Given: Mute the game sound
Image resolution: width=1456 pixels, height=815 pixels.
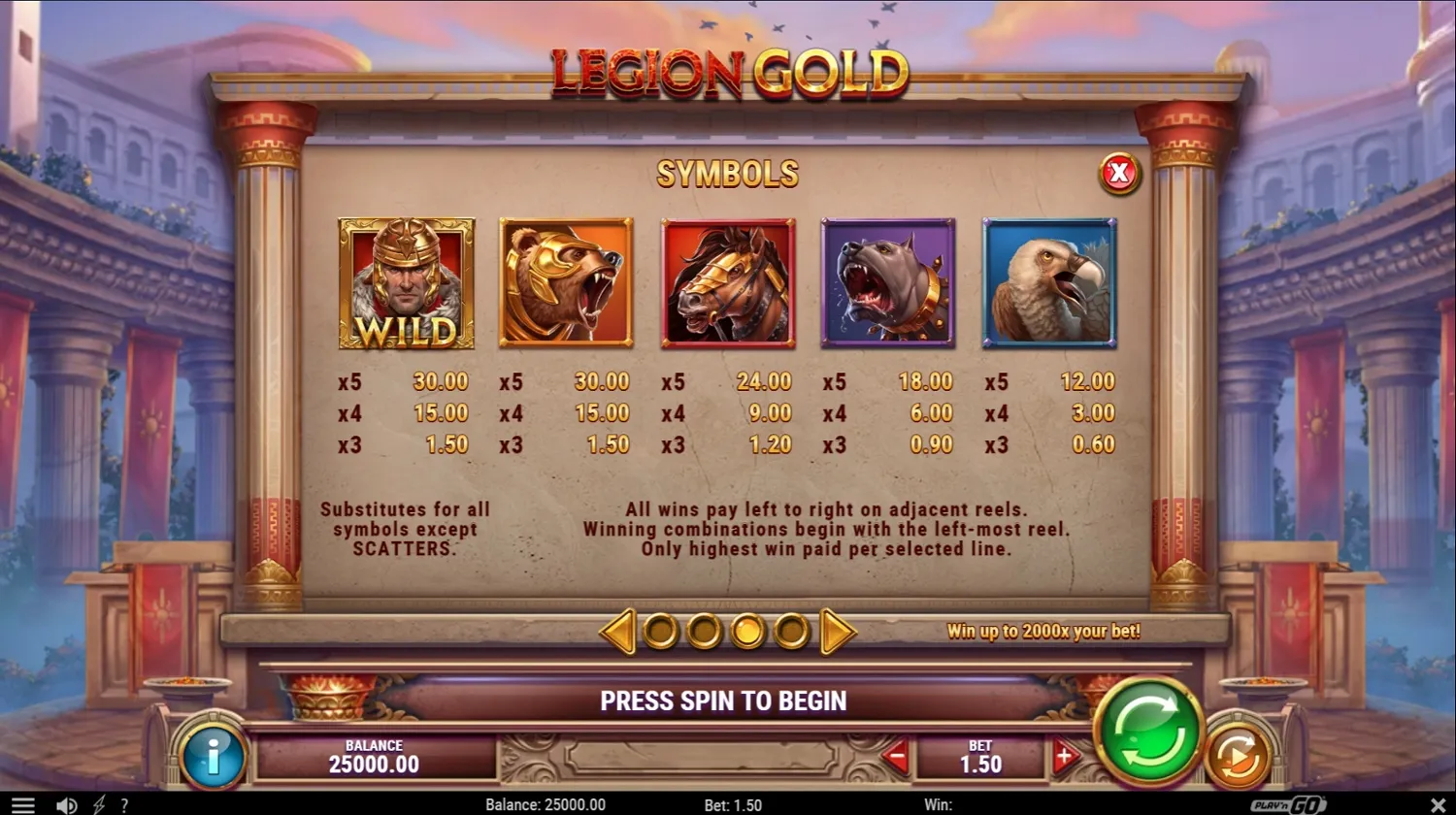Looking at the screenshot, I should (x=65, y=804).
